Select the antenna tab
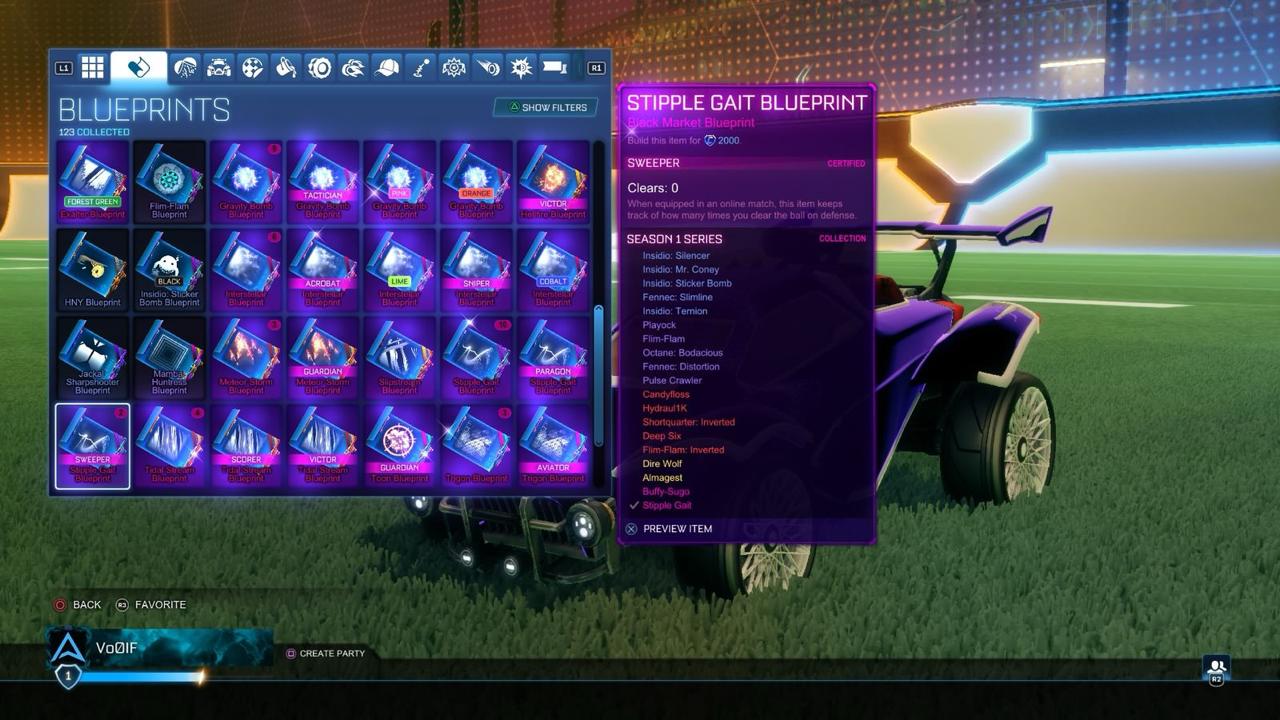The image size is (1280, 720). coord(421,67)
